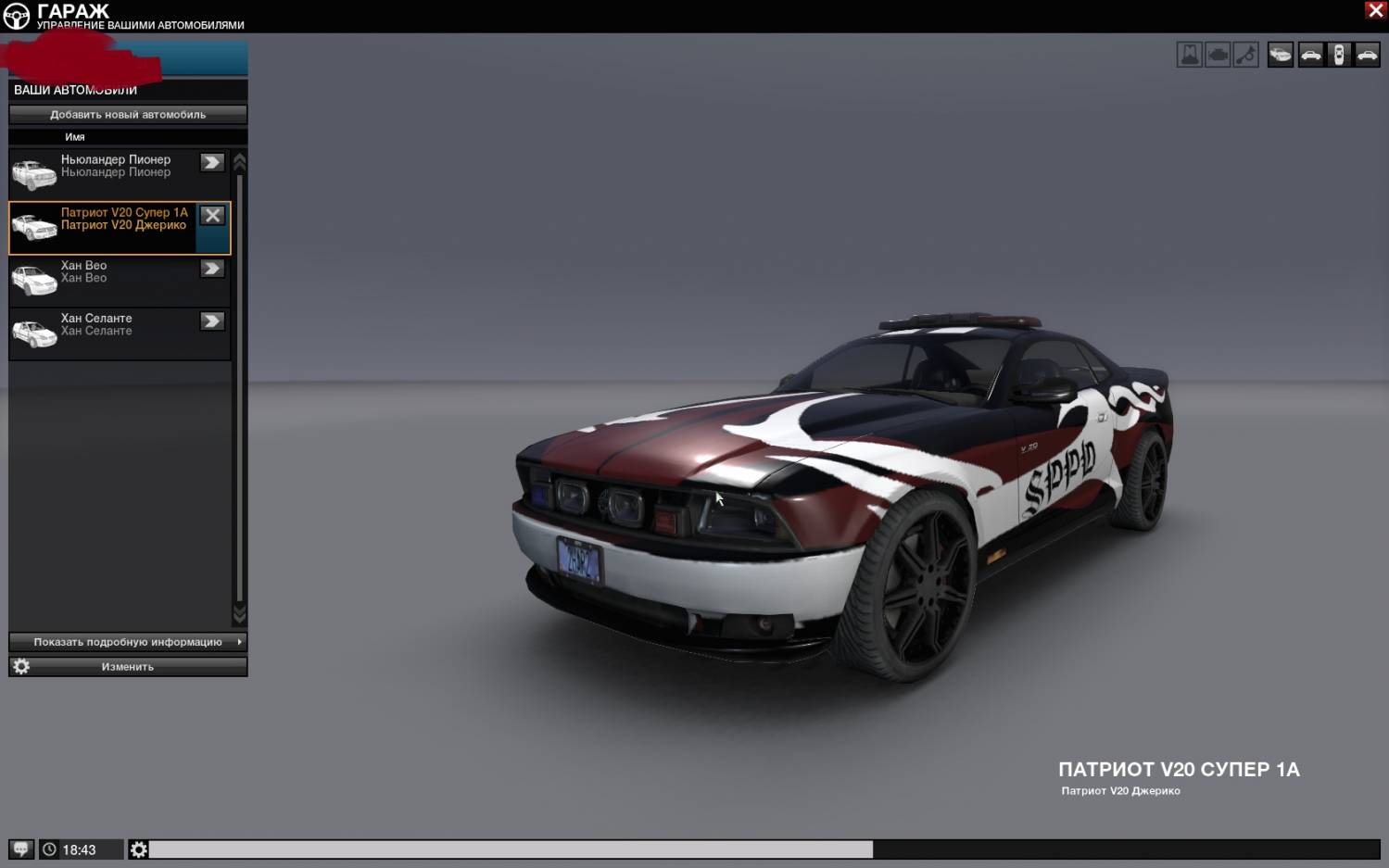The width and height of the screenshot is (1389, 868).
Task: Click the arrow button beside Хан Вео
Action: (212, 269)
